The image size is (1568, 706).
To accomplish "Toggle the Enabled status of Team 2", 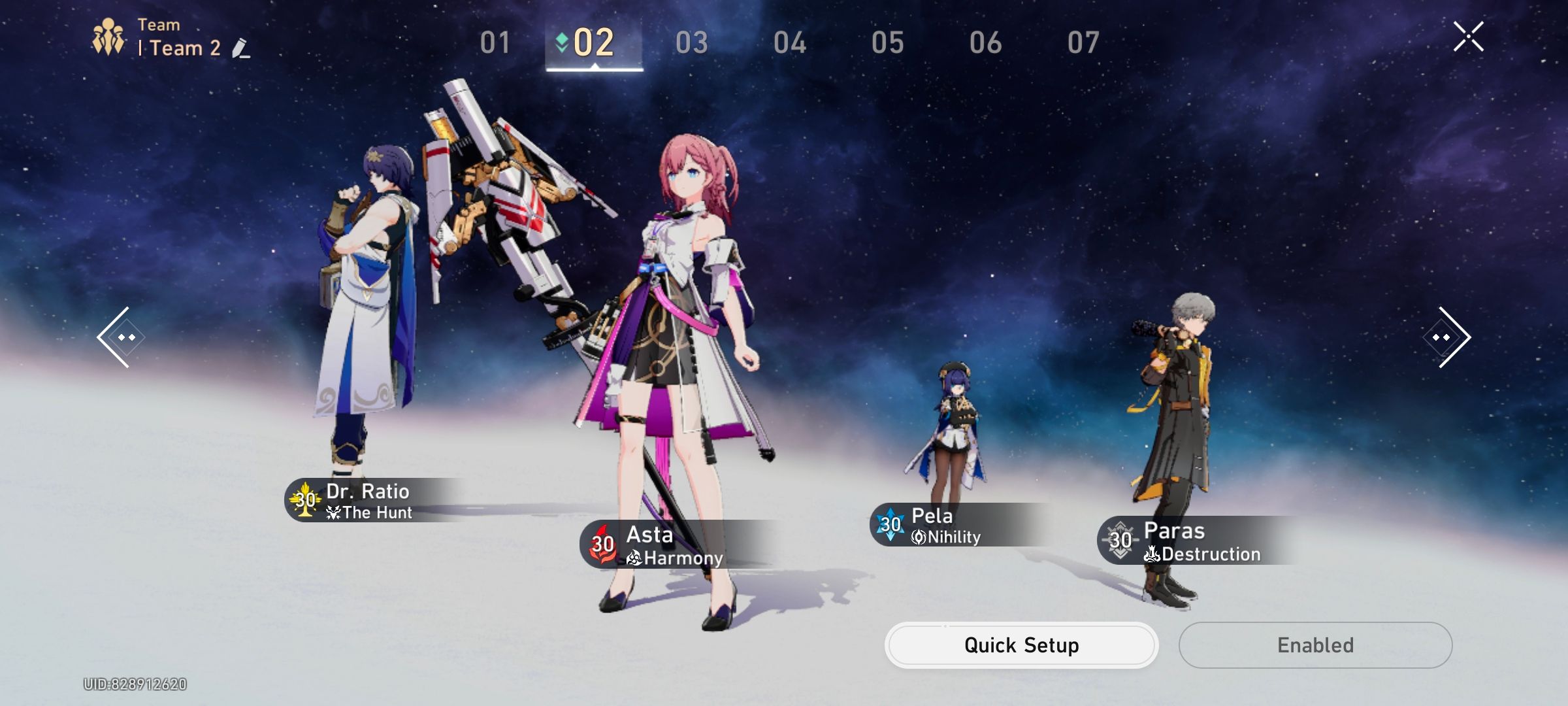I will [1315, 645].
